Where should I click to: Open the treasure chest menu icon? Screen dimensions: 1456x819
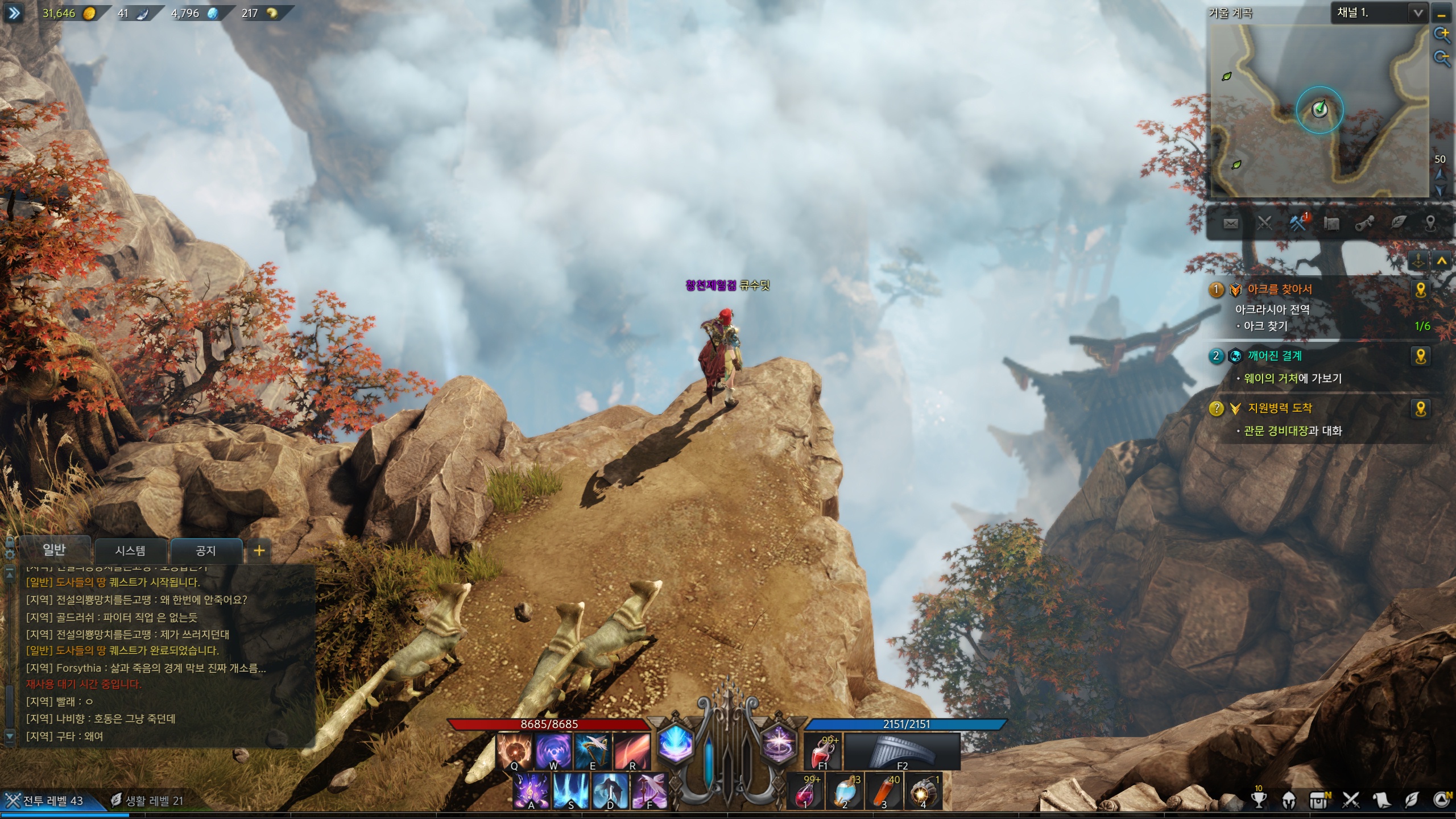pos(1319,800)
